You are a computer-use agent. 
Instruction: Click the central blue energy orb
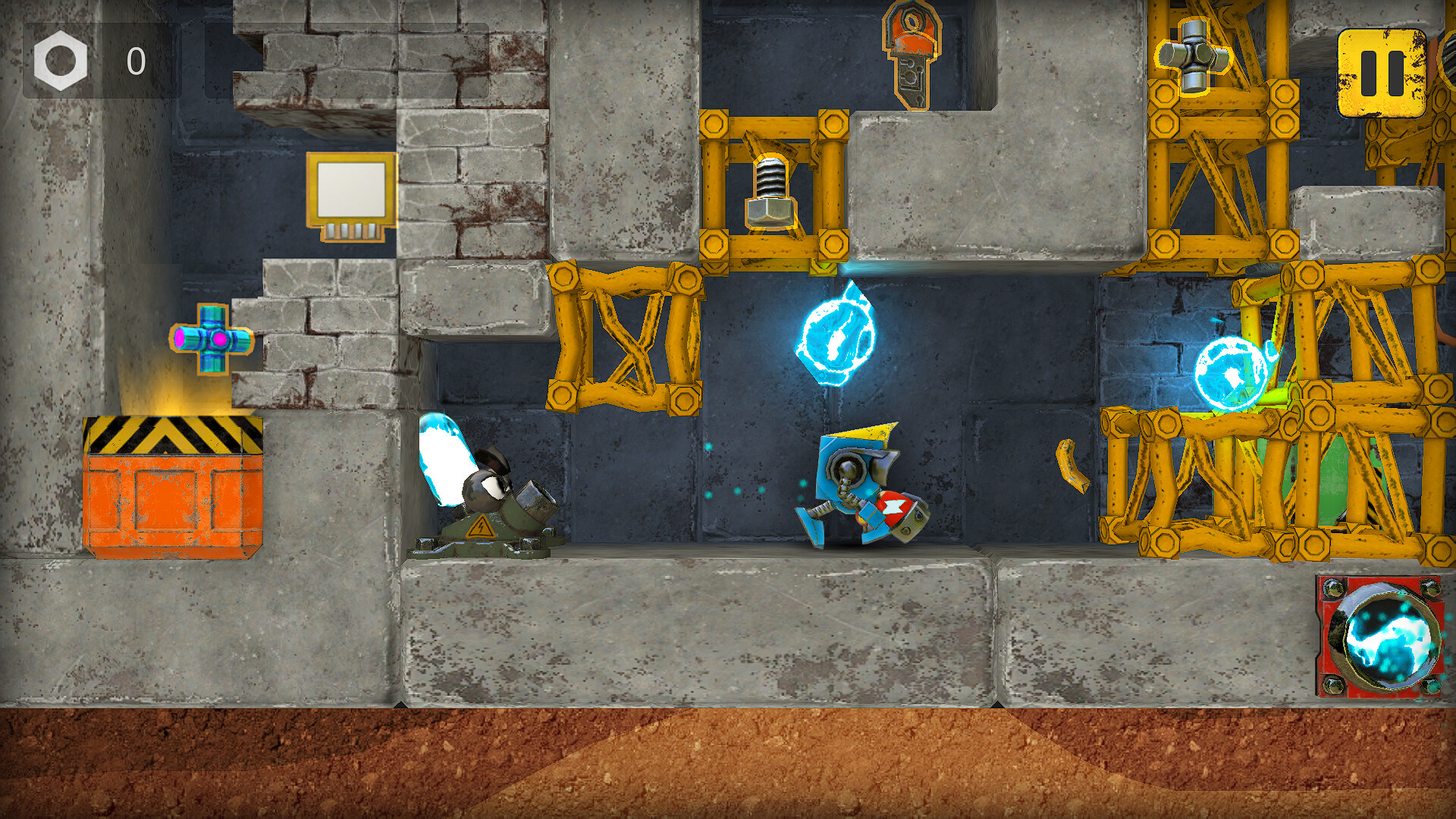(834, 337)
